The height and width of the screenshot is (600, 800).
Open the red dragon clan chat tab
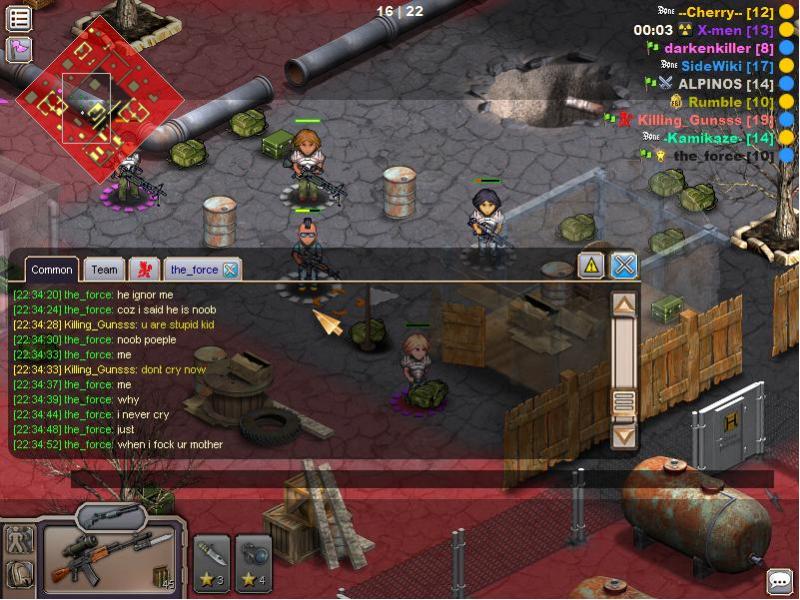point(145,269)
